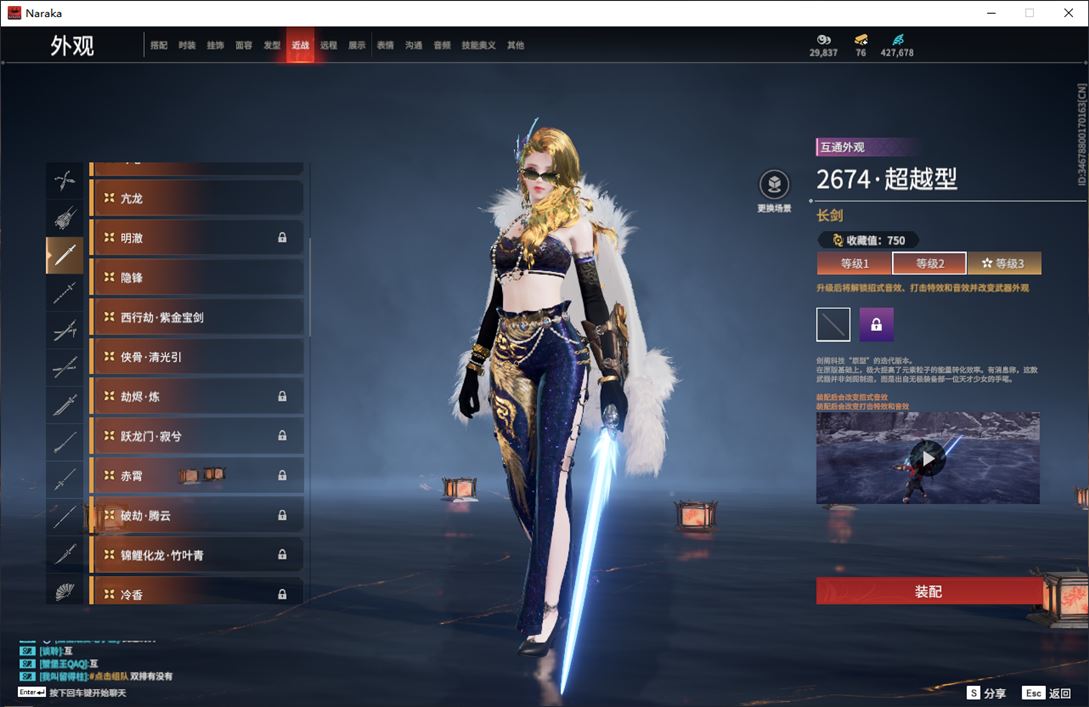Select the 明澈 skin row
The height and width of the screenshot is (707, 1089).
tap(197, 238)
